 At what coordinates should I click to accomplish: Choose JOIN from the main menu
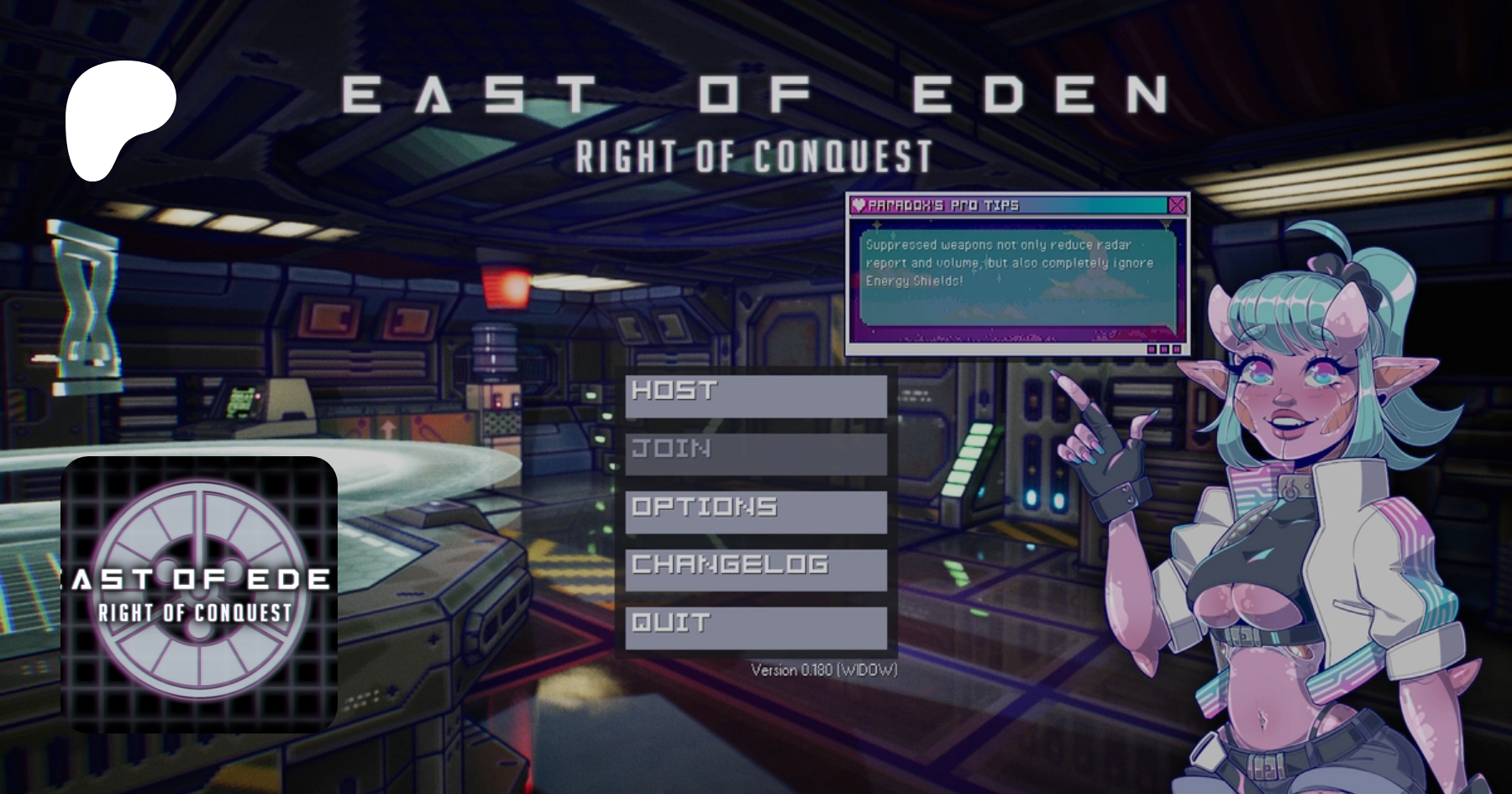[755, 454]
